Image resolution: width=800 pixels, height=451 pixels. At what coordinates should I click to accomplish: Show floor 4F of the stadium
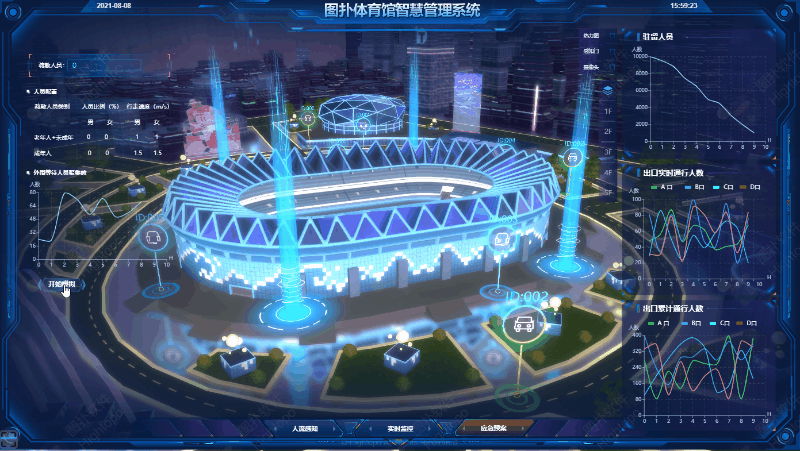point(607,172)
